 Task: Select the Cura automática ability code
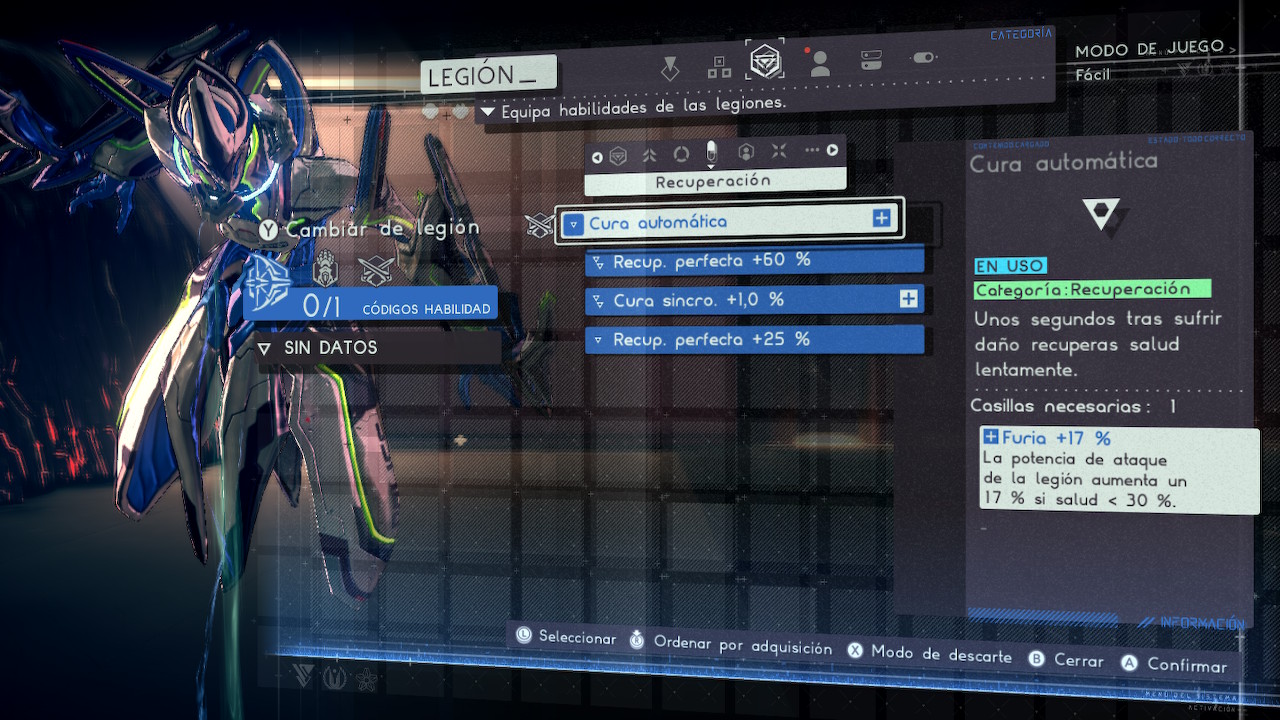[x=730, y=221]
